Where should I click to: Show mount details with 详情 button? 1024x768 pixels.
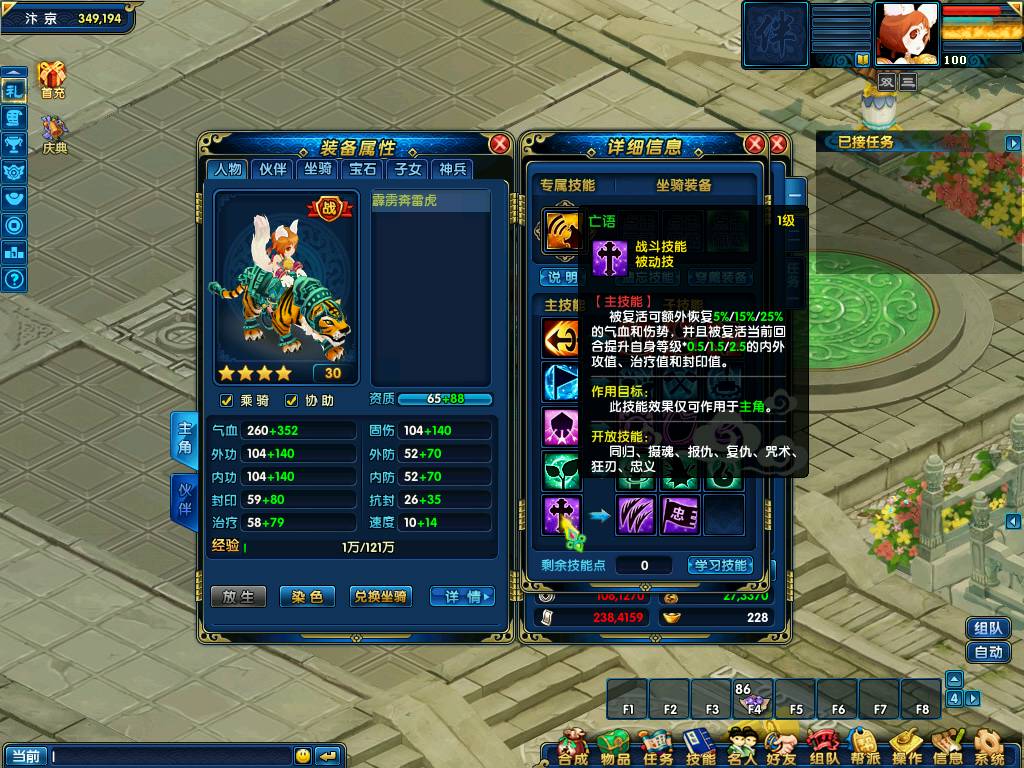coord(462,596)
